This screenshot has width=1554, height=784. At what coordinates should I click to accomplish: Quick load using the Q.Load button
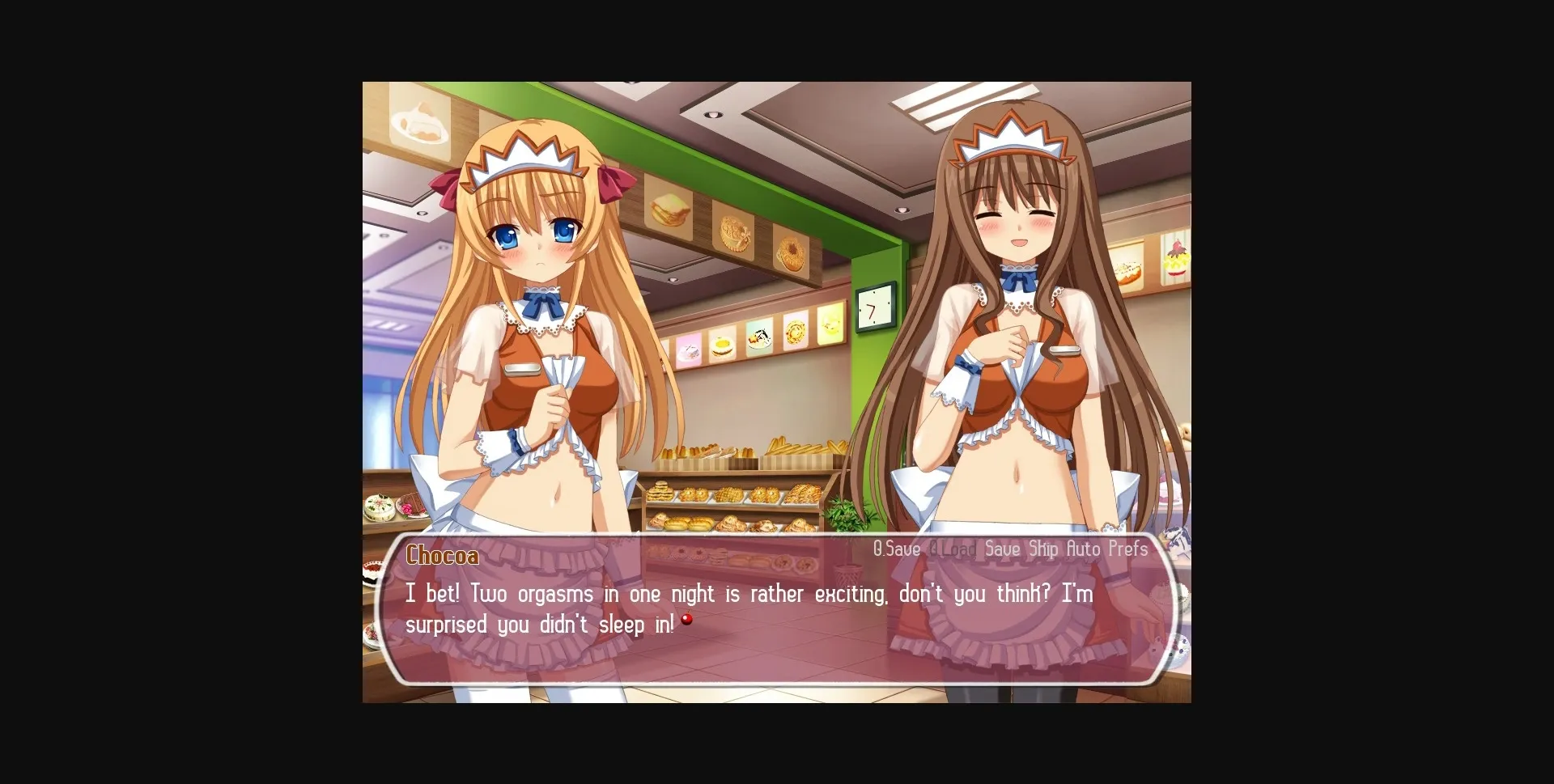[x=953, y=549]
